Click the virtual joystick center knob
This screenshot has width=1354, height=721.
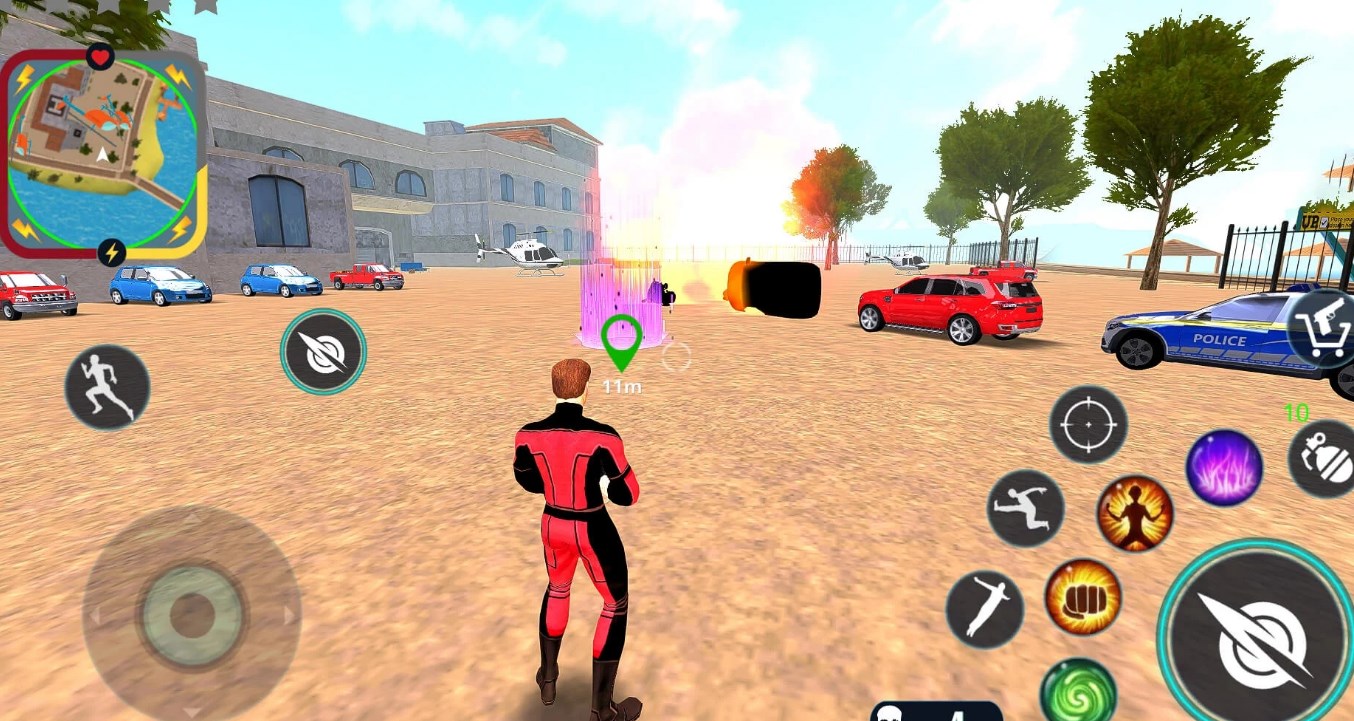coord(192,615)
